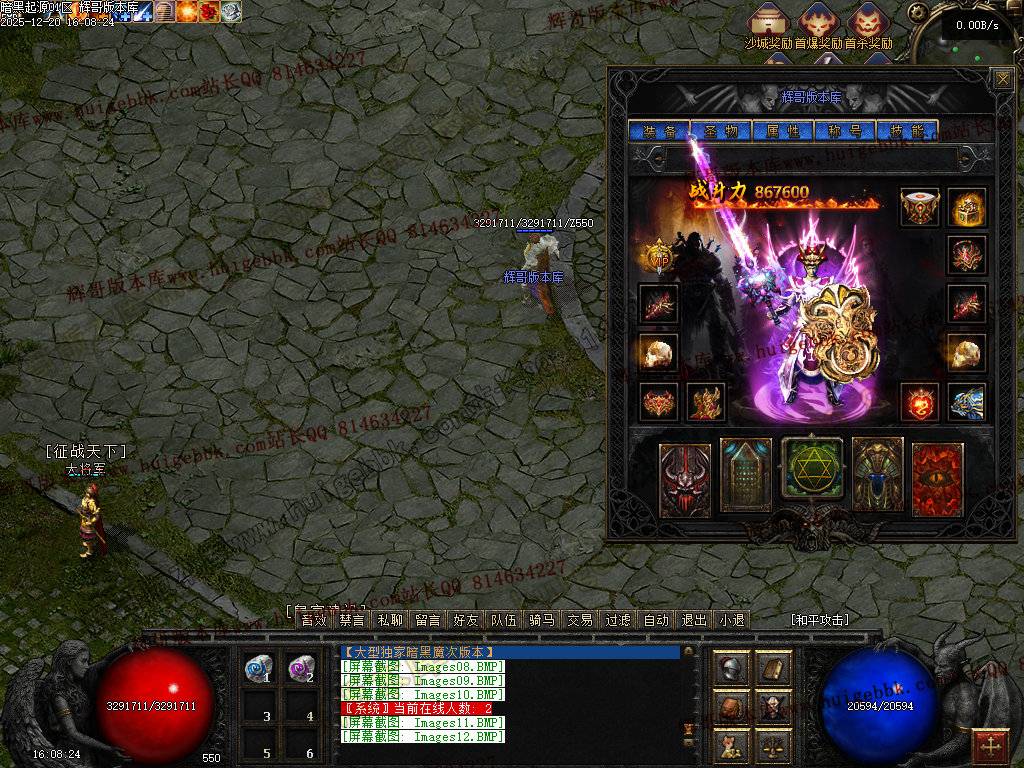Show the 技能 skills tab
1024x768 pixels.
click(x=907, y=131)
